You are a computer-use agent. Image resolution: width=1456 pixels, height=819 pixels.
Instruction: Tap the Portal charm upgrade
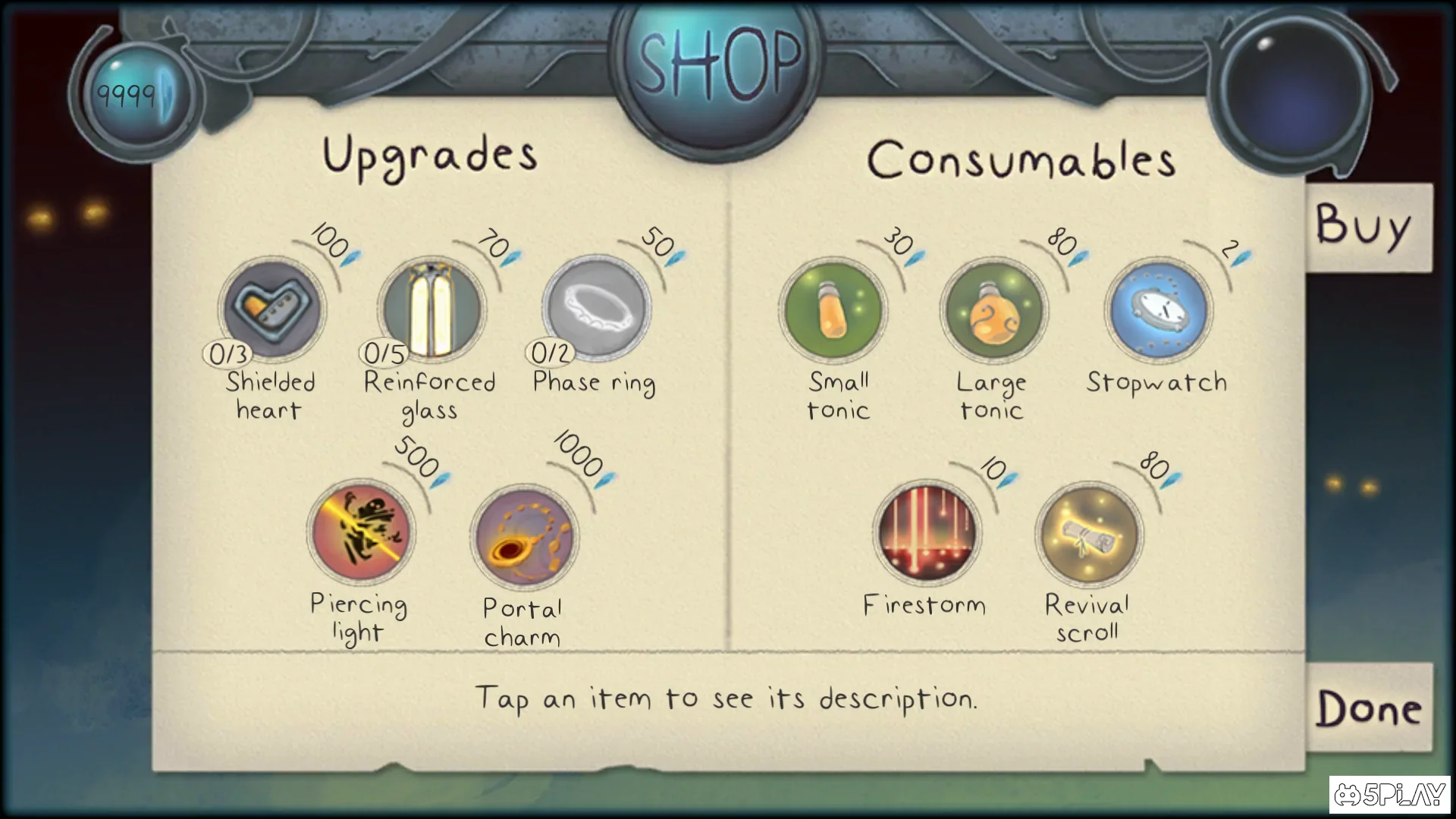(524, 535)
